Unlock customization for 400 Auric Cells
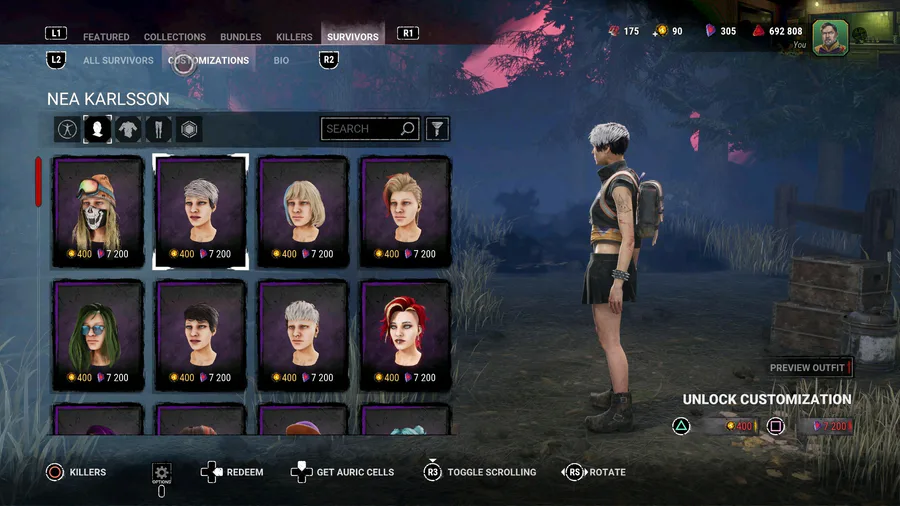 tap(728, 427)
